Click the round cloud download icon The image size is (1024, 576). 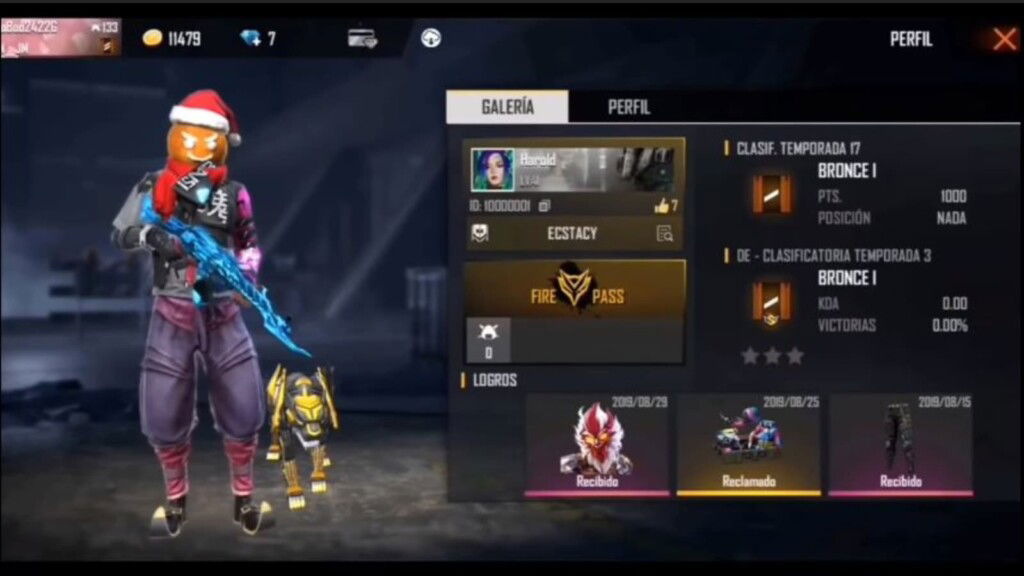(x=431, y=38)
